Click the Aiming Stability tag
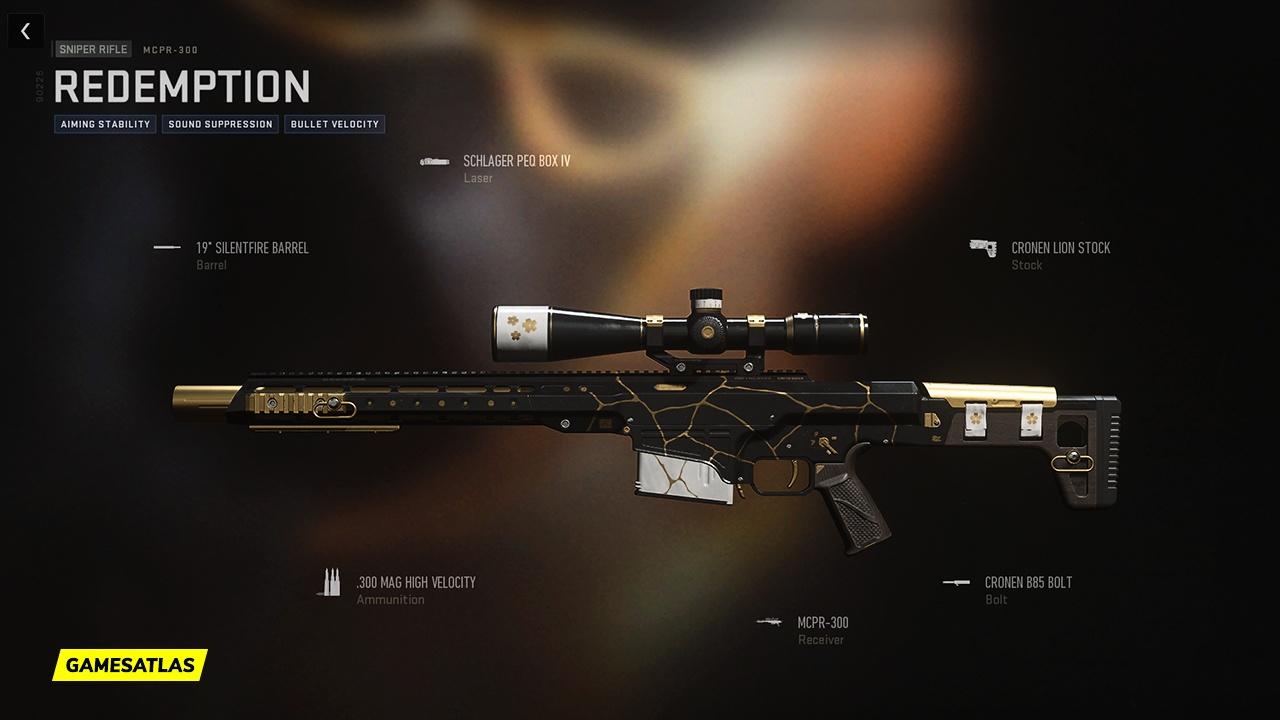This screenshot has height=720, width=1280. [x=105, y=124]
